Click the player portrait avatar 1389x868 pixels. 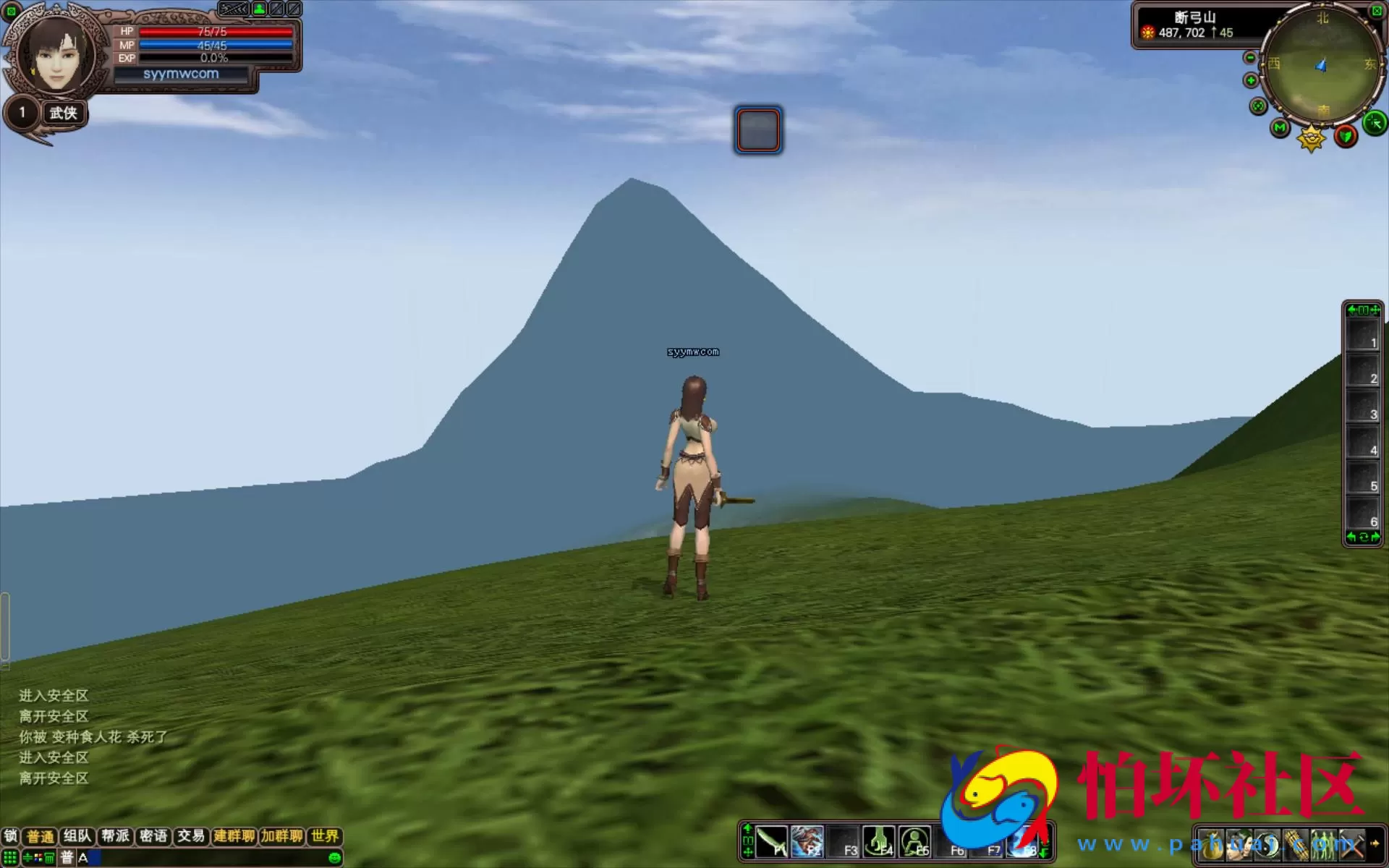coord(54,54)
